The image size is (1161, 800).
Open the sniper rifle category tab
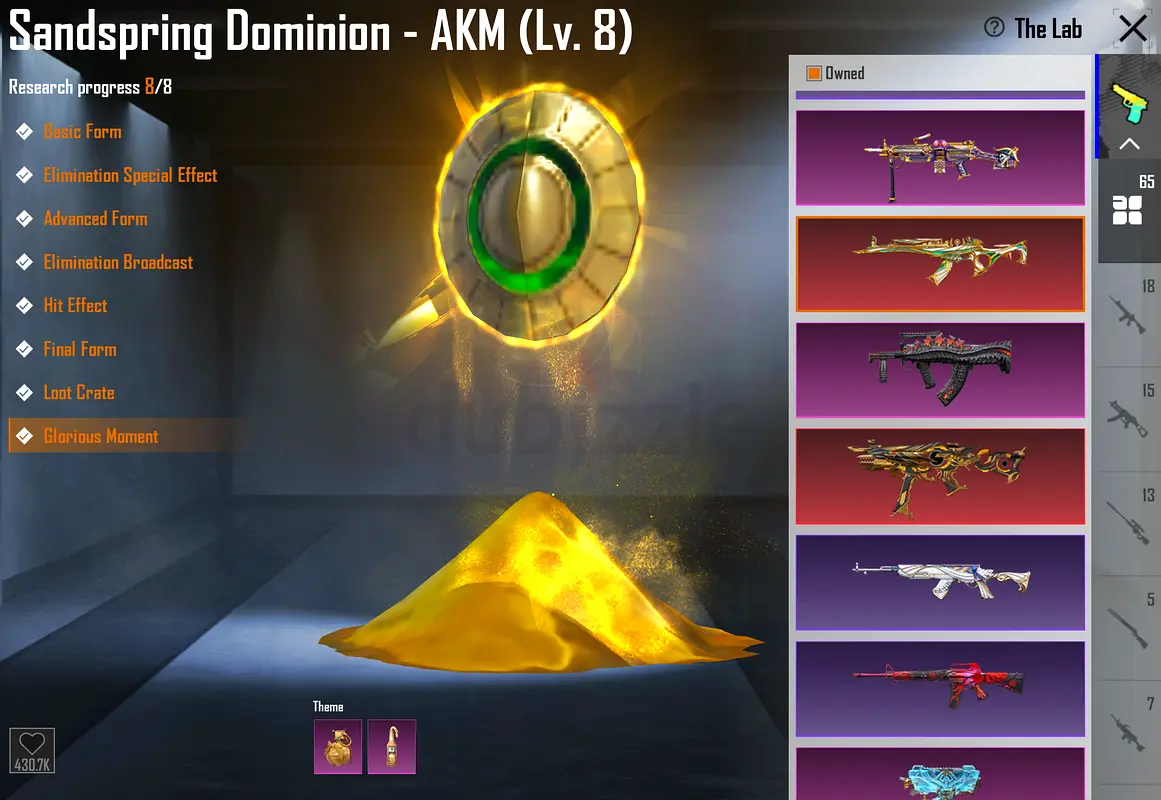[x=1128, y=522]
